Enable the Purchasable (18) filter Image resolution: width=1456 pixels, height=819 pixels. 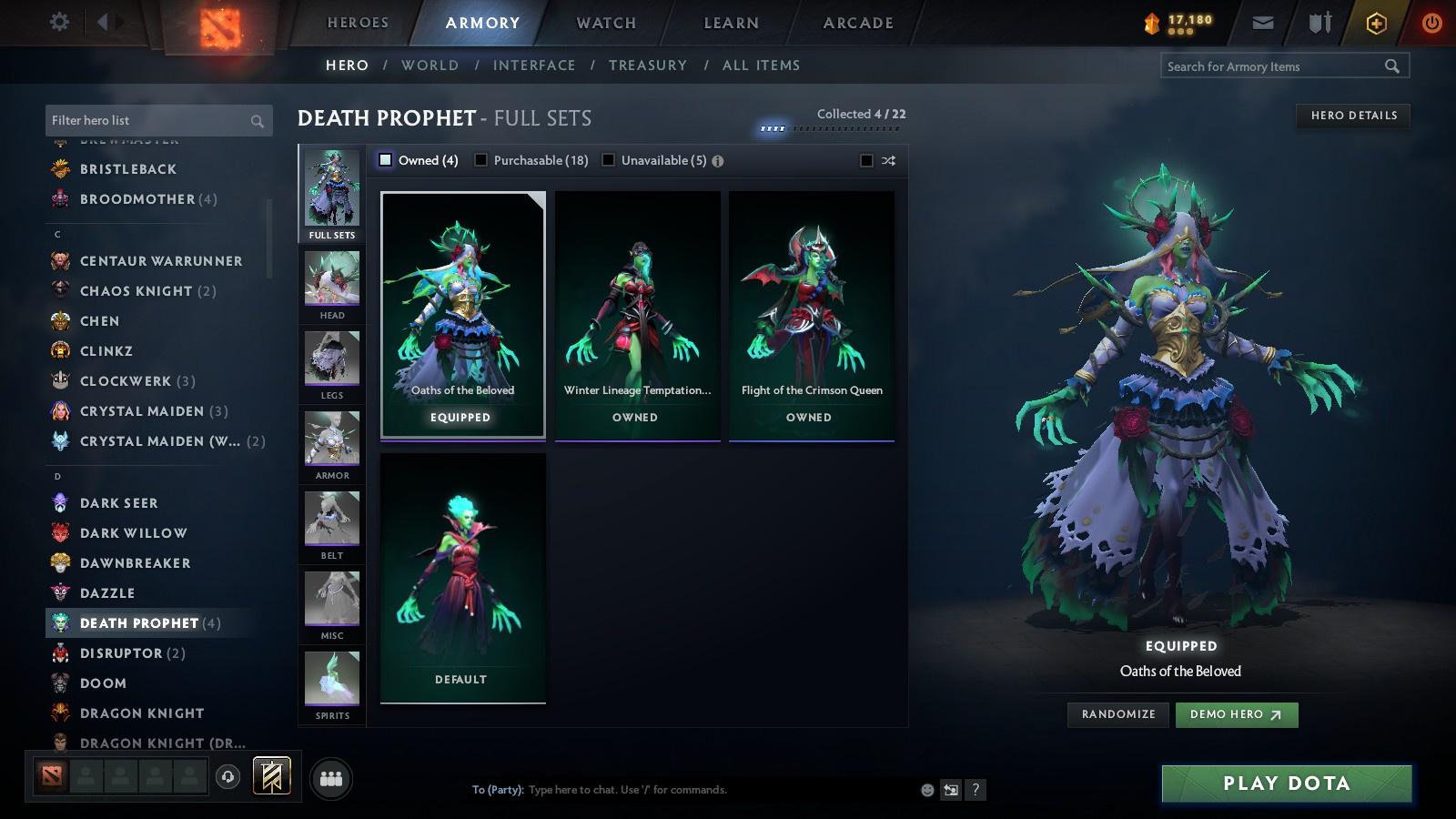point(481,158)
